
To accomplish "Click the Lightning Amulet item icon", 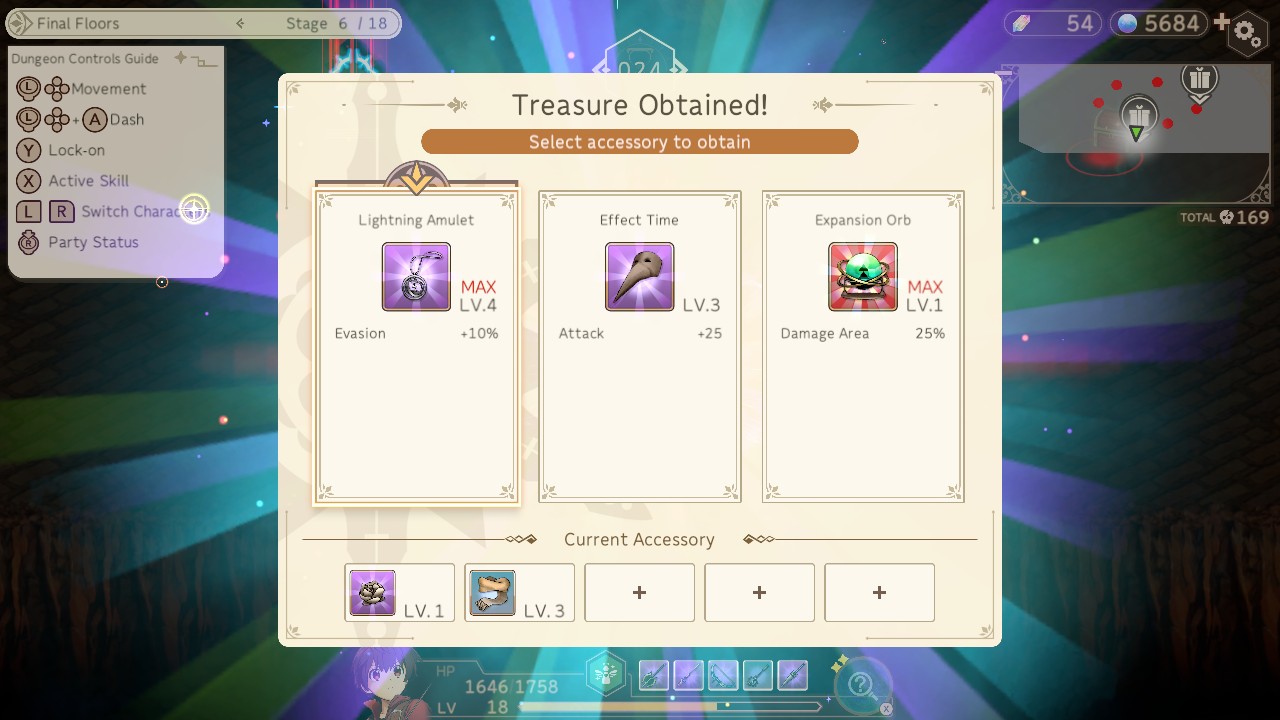I will pos(415,276).
